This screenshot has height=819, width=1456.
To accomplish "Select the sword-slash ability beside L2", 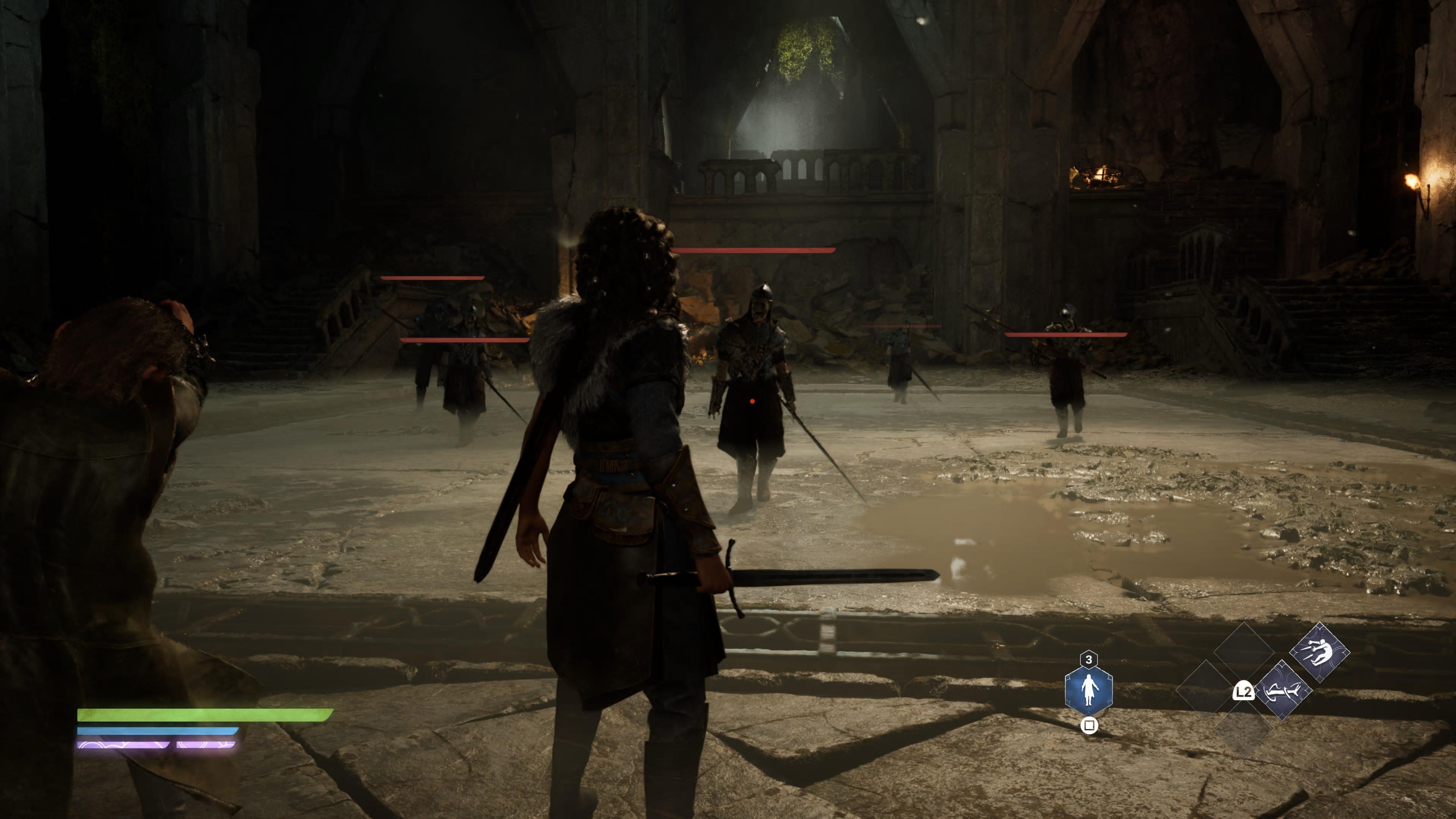I will (1282, 690).
